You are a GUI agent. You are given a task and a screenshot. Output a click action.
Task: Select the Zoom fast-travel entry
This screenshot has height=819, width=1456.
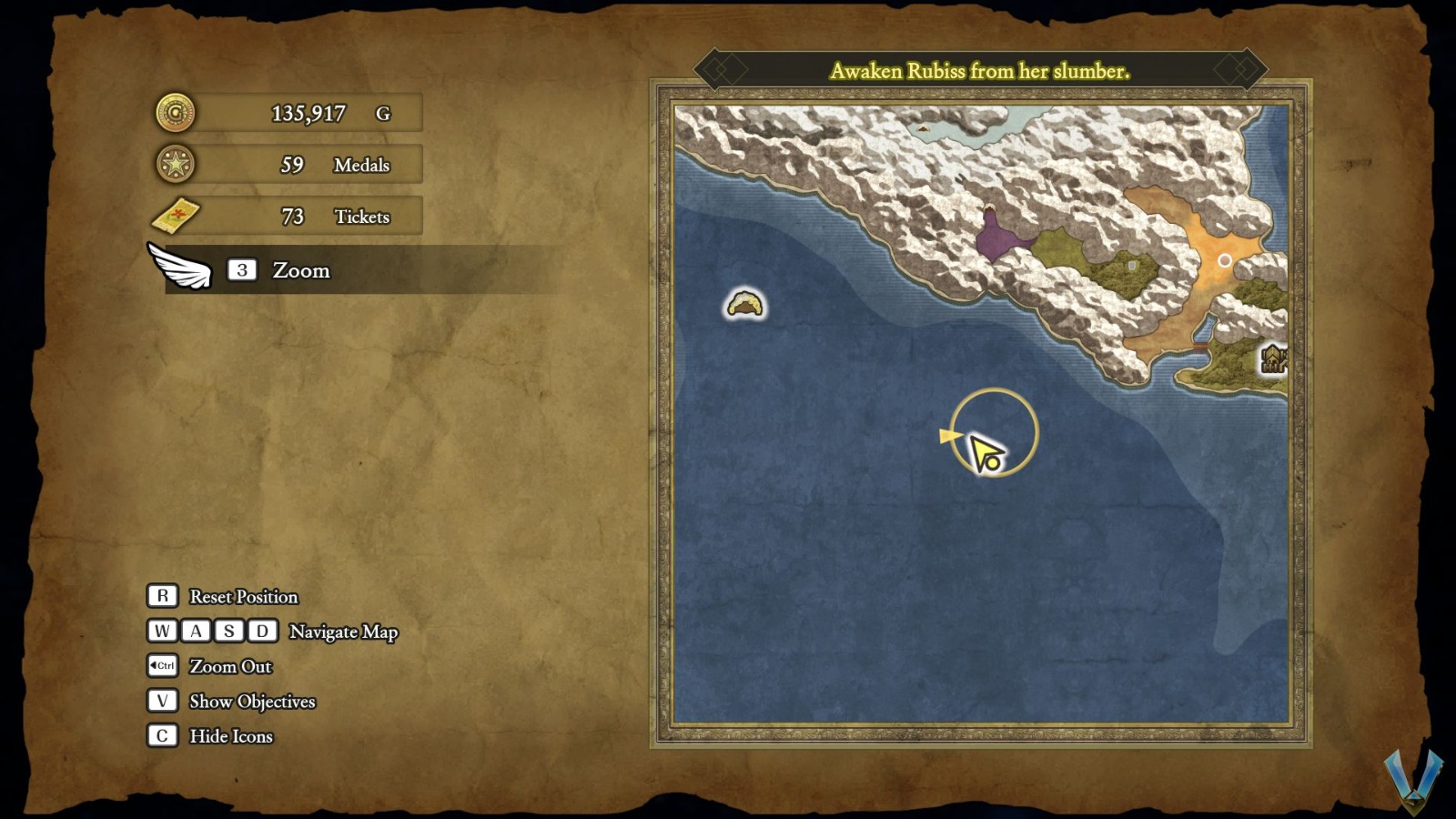[300, 270]
